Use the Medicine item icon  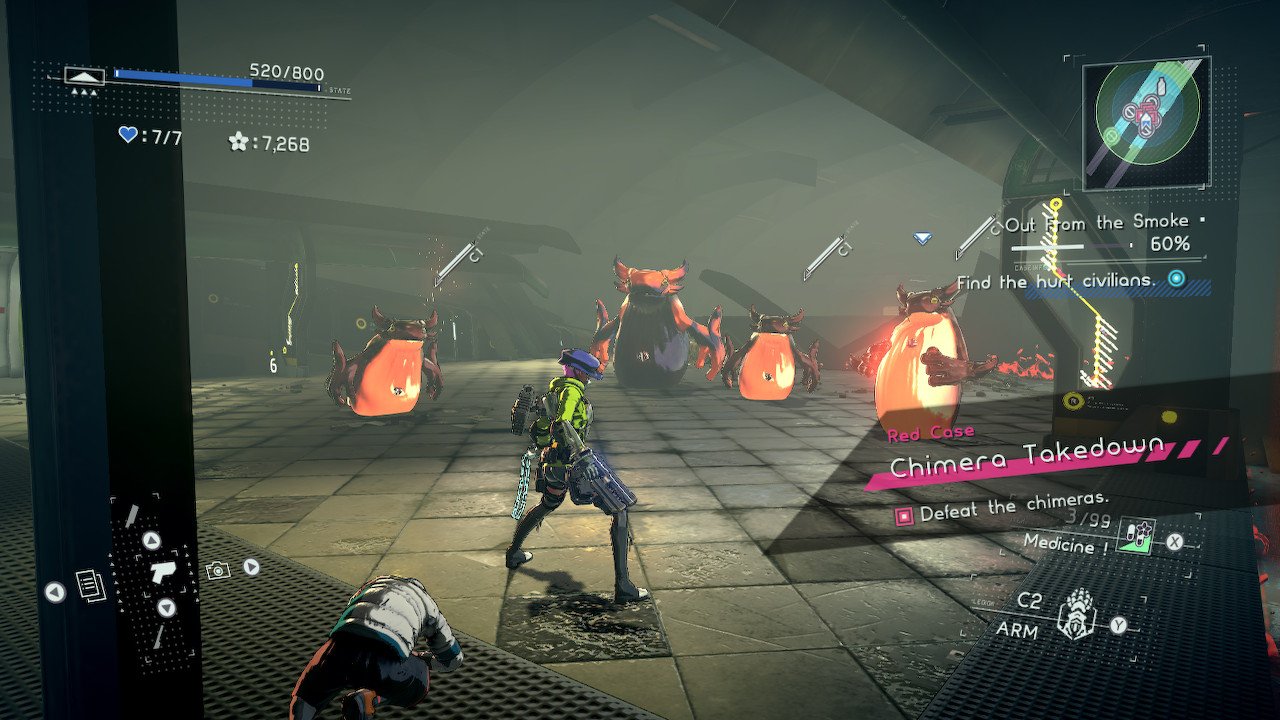pos(1136,539)
